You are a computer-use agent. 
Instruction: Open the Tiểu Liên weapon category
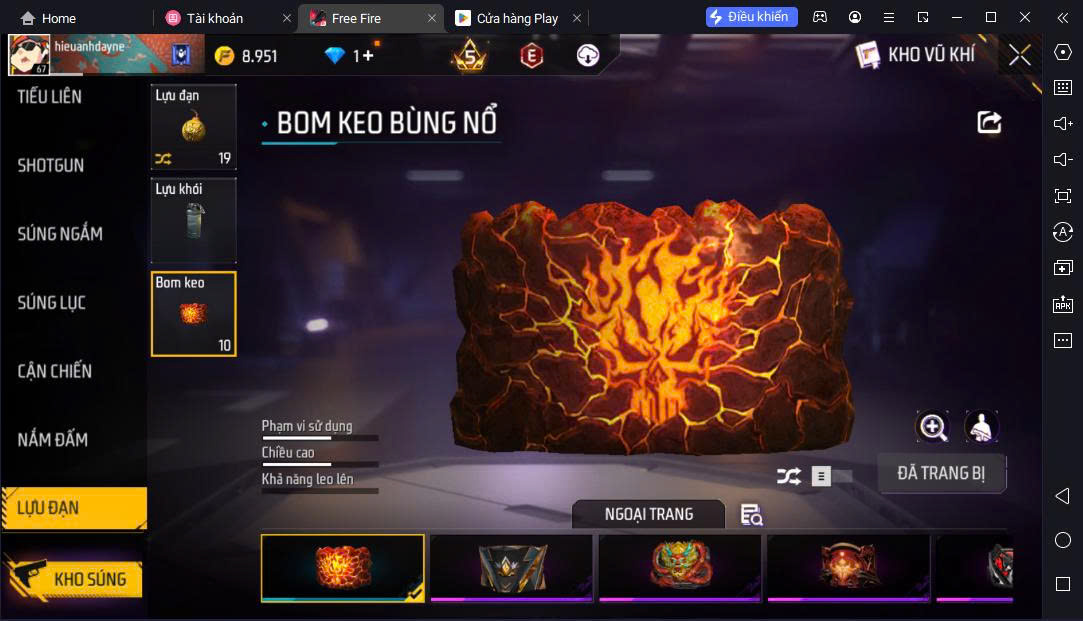click(x=50, y=97)
